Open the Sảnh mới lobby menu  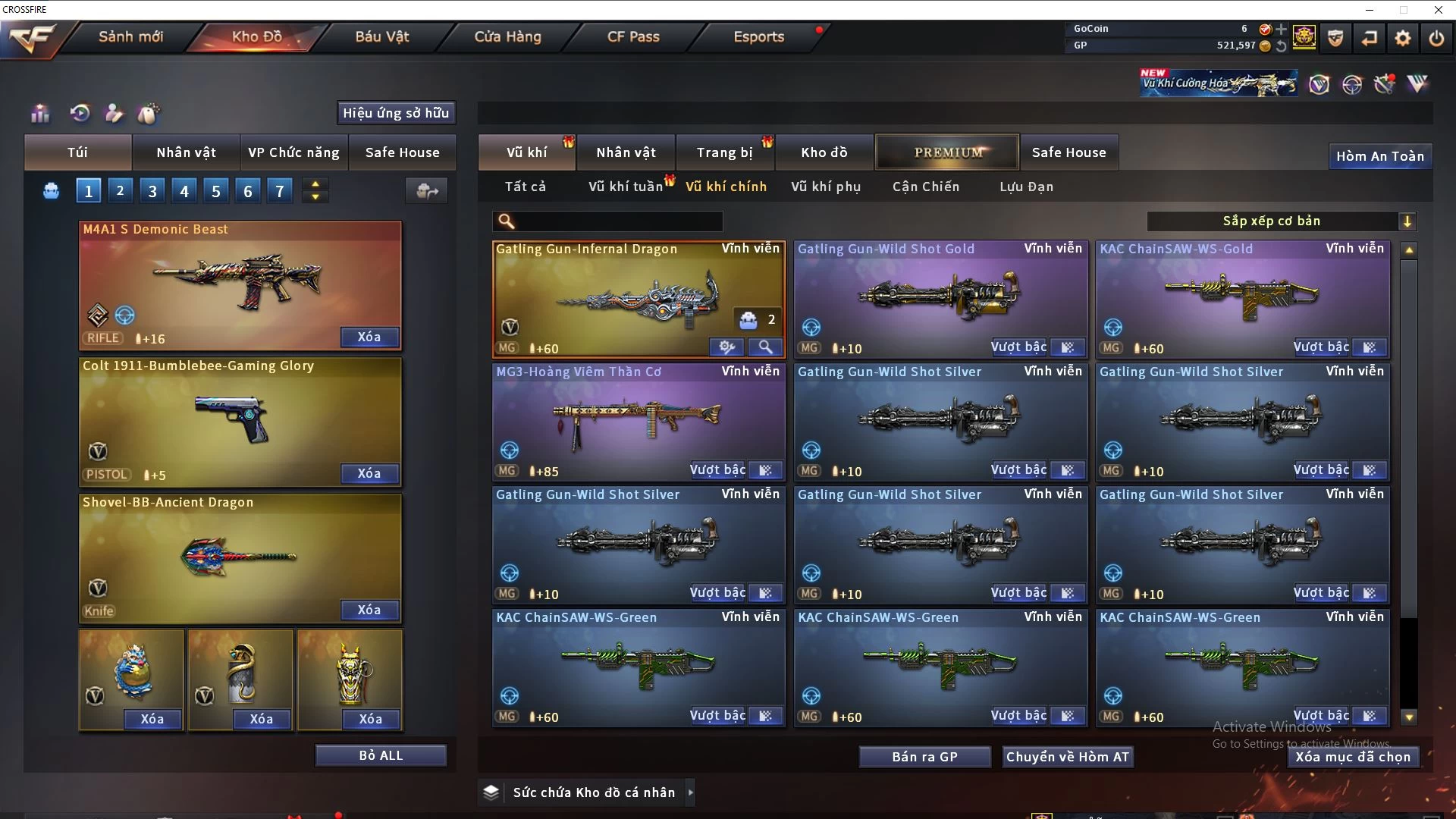[130, 36]
